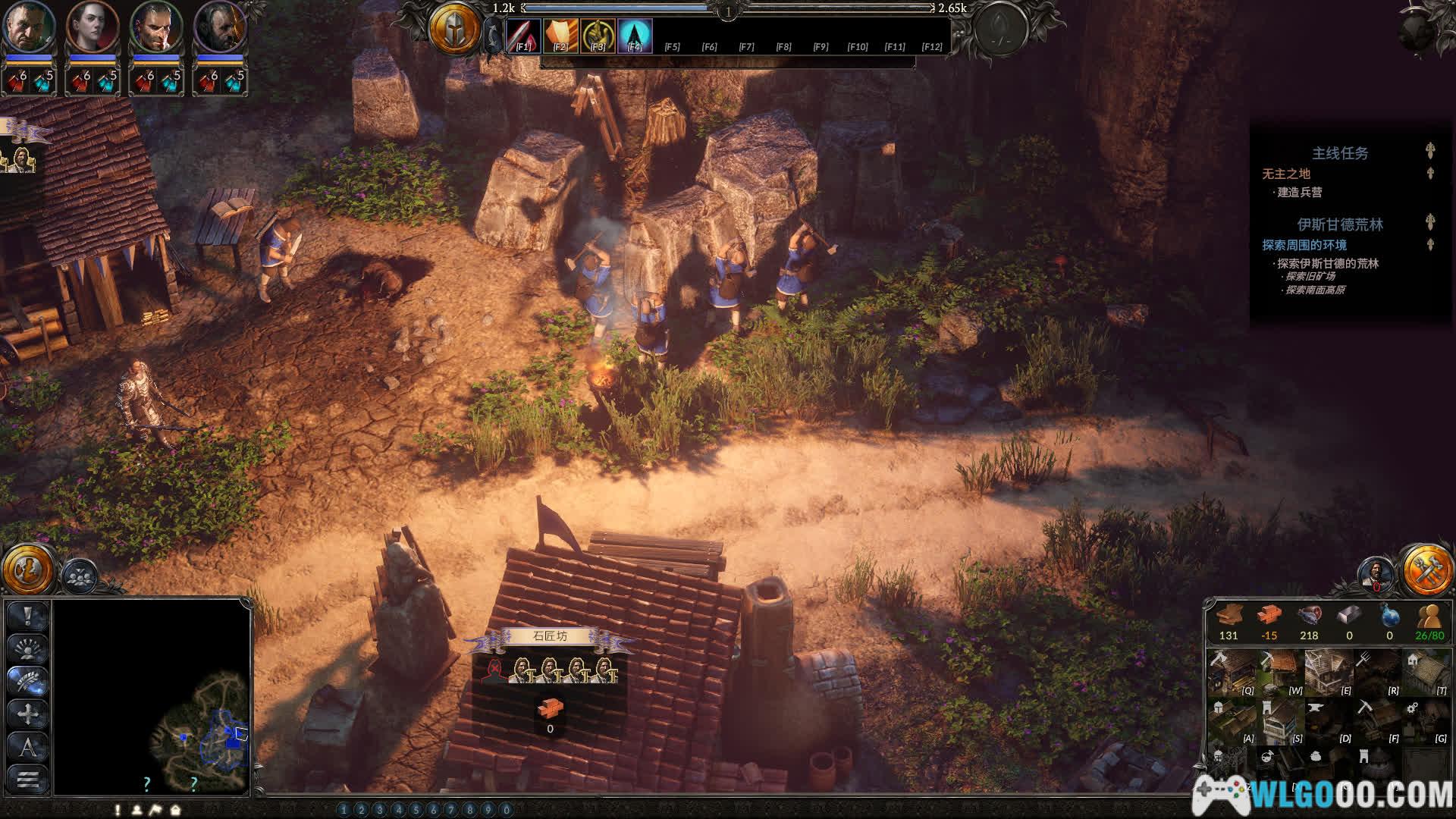Click the minimap
Screen dimensions: 1456x819
click(152, 696)
